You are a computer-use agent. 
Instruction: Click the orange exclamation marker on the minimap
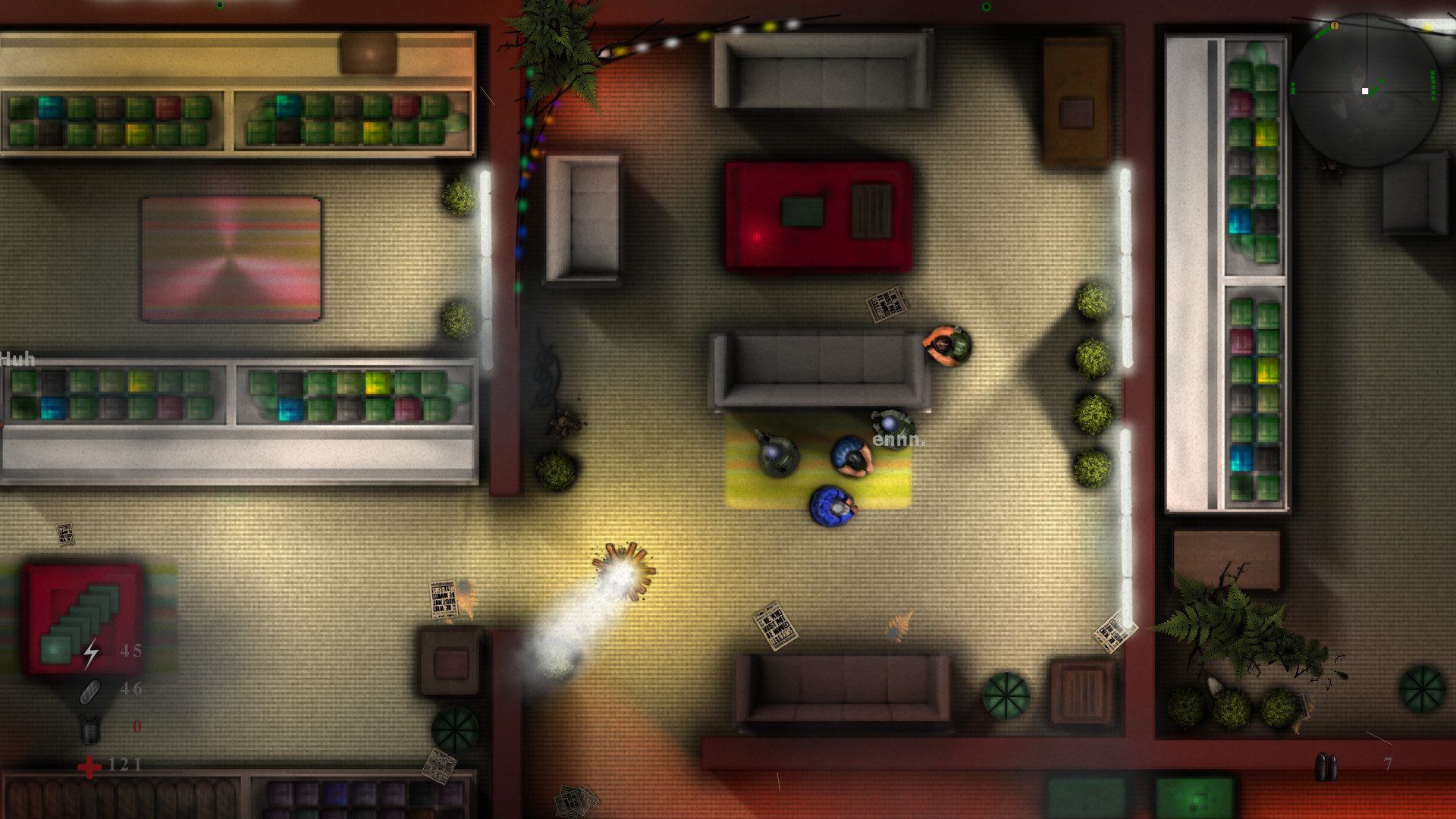click(1335, 27)
